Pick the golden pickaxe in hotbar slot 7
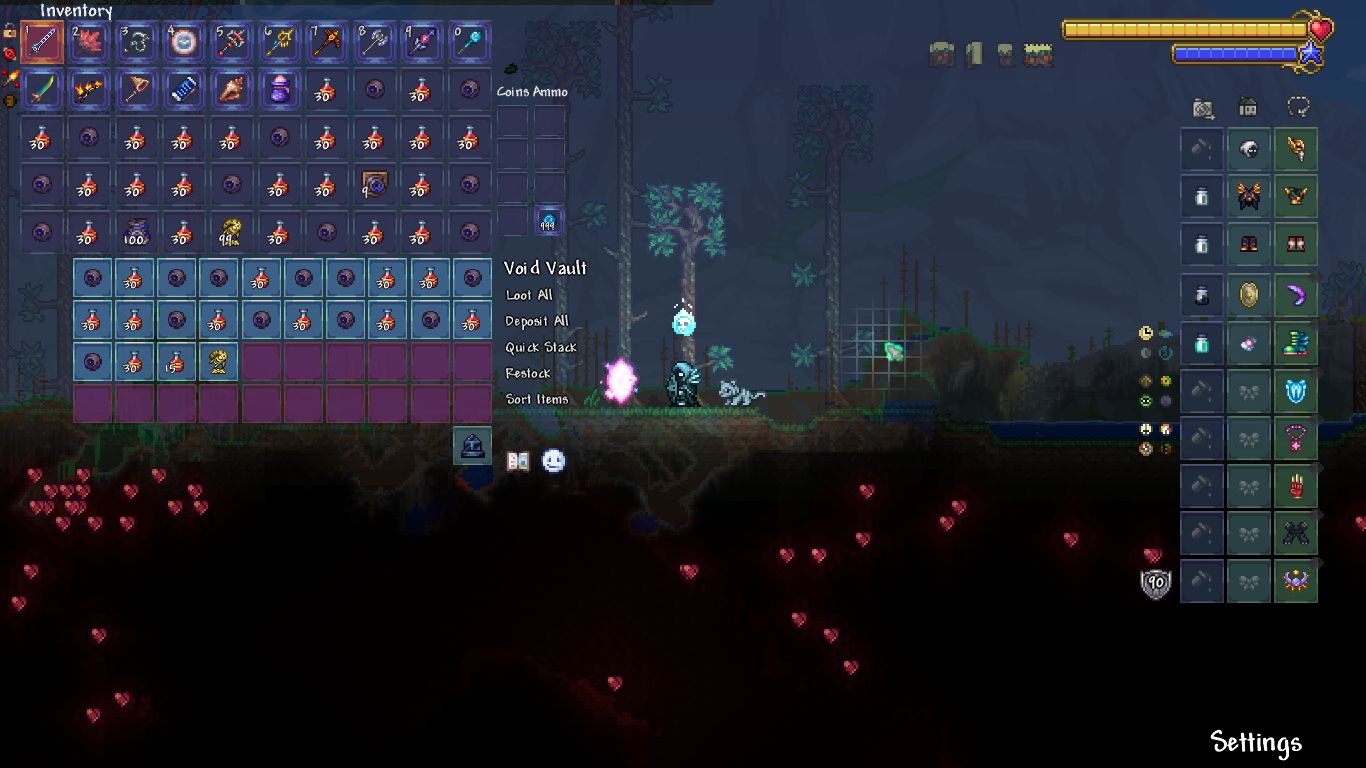1366x768 pixels. point(325,43)
